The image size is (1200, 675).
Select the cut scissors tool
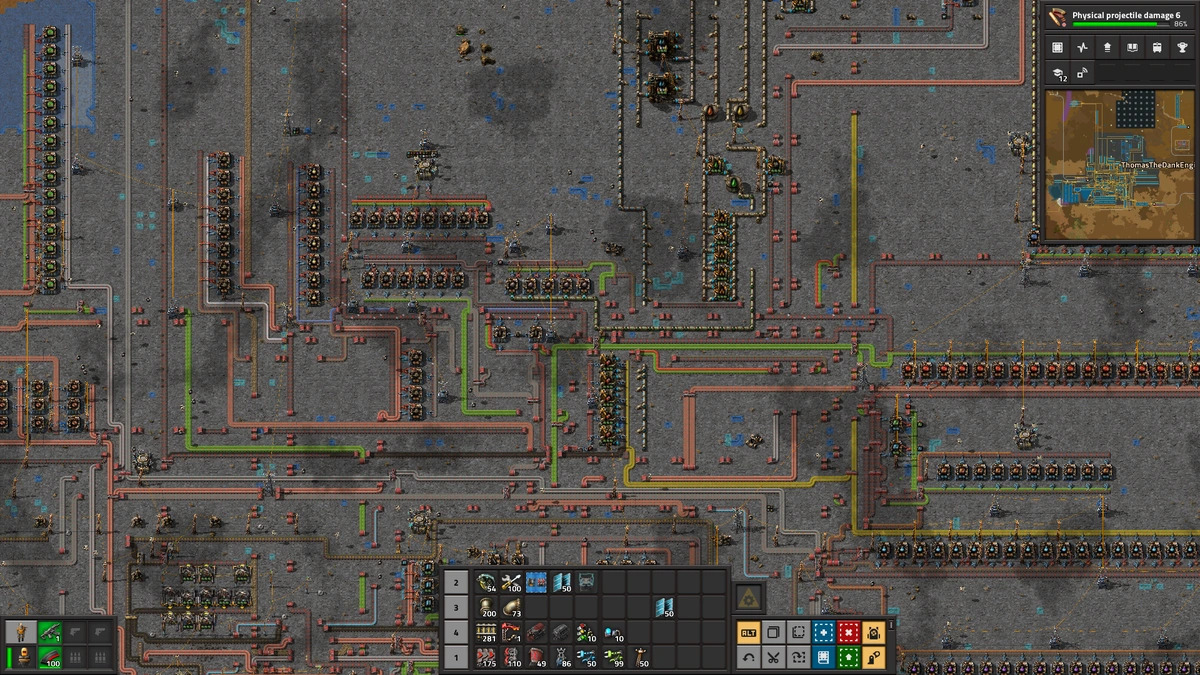pyautogui.click(x=773, y=657)
